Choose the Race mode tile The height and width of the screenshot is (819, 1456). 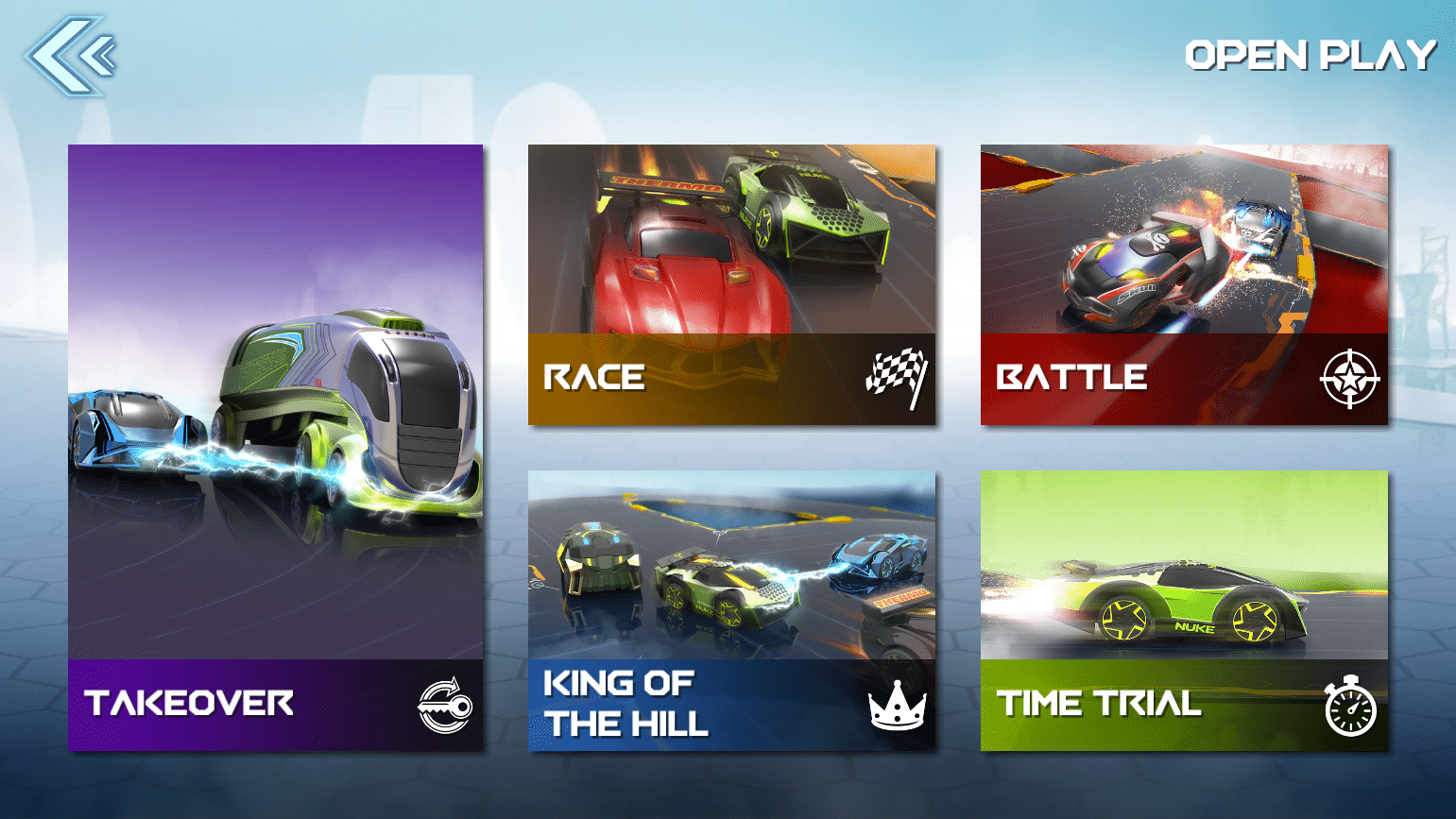point(731,284)
